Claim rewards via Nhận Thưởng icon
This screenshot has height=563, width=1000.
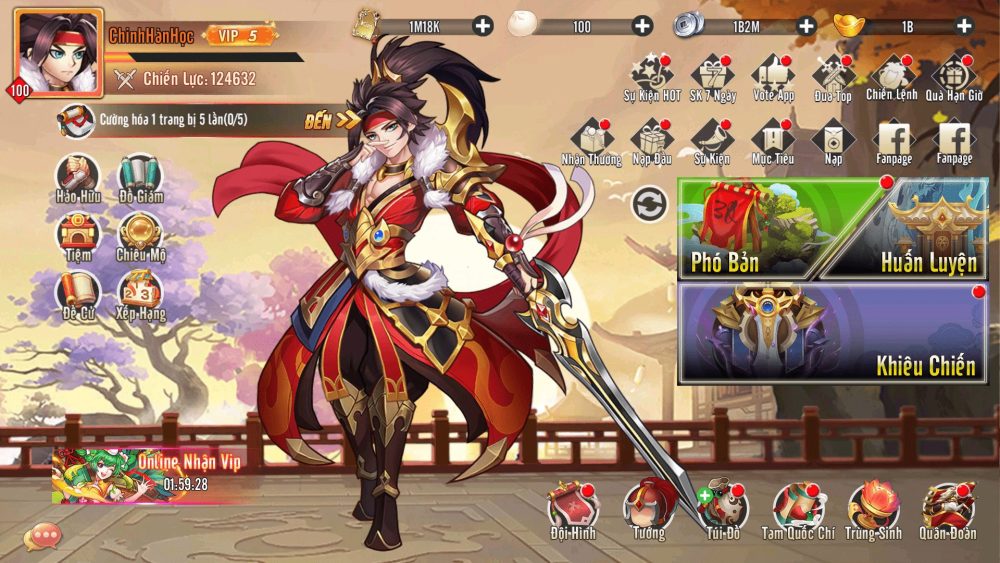pos(591,141)
